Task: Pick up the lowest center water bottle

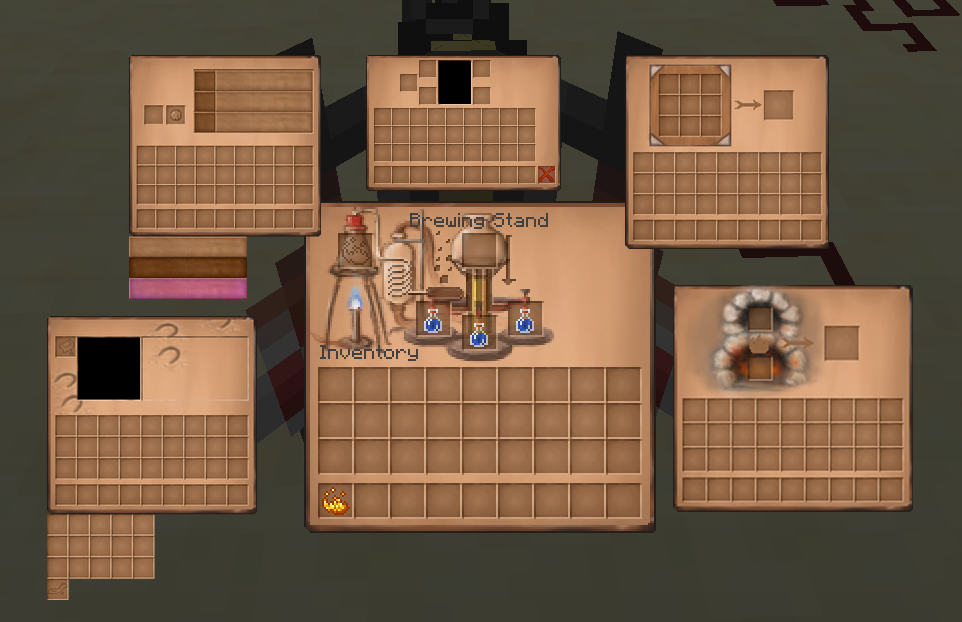Action: coord(479,335)
